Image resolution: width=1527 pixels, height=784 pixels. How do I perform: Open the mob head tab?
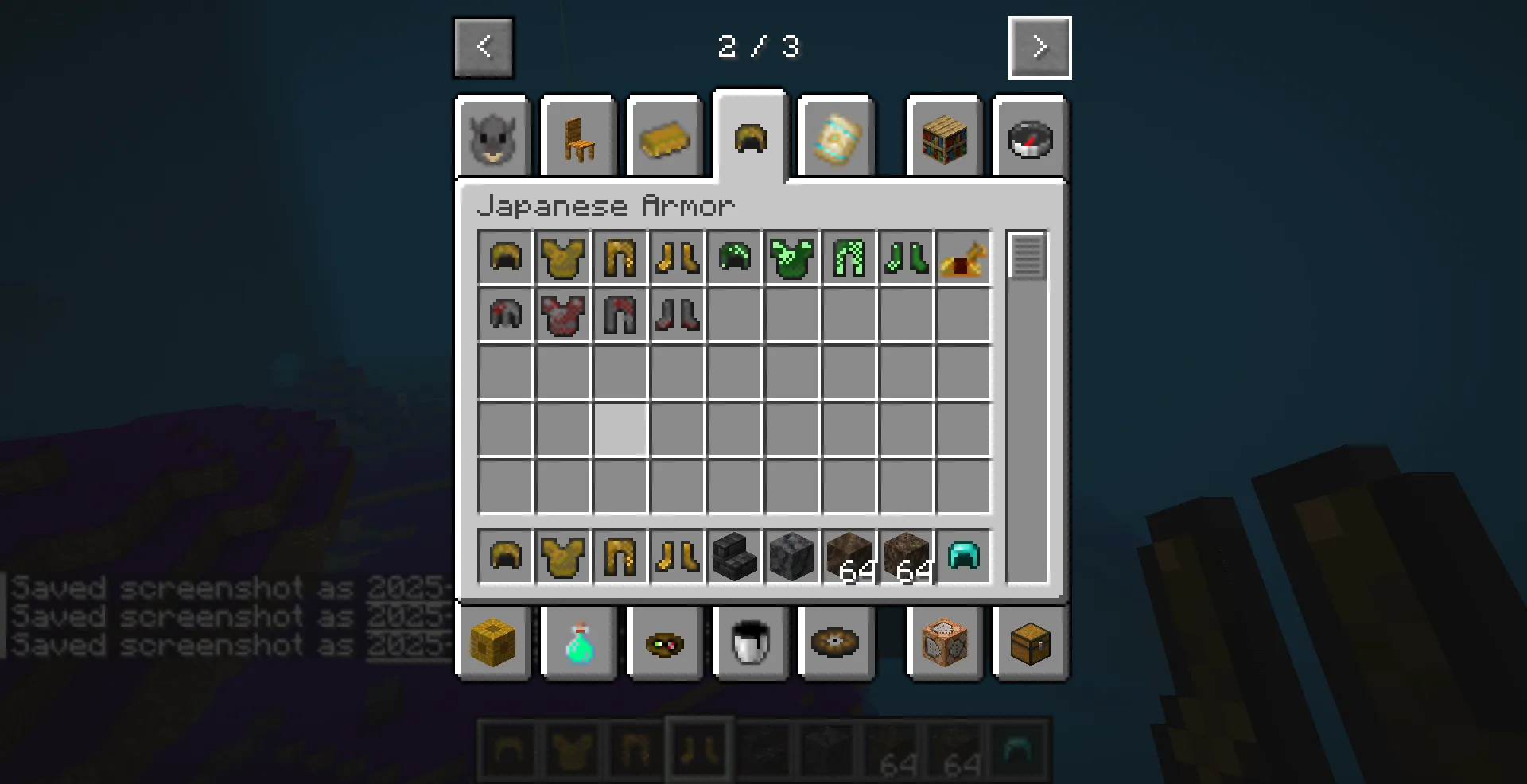(492, 137)
